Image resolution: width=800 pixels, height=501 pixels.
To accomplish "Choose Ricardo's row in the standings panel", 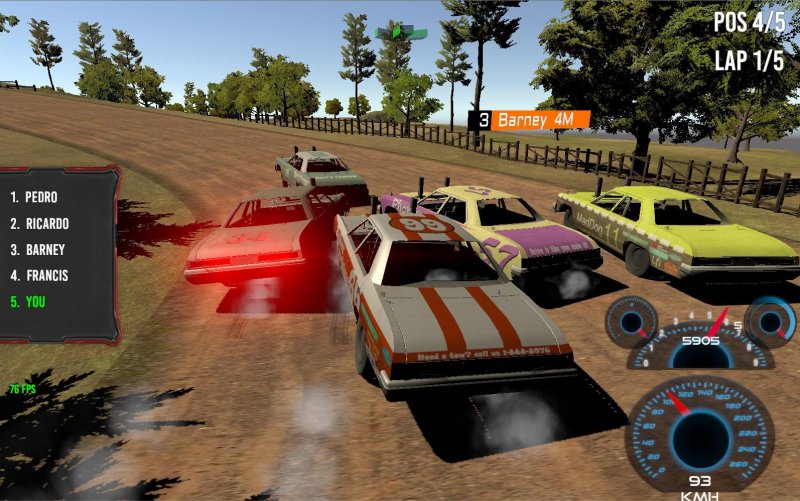I will pyautogui.click(x=39, y=223).
